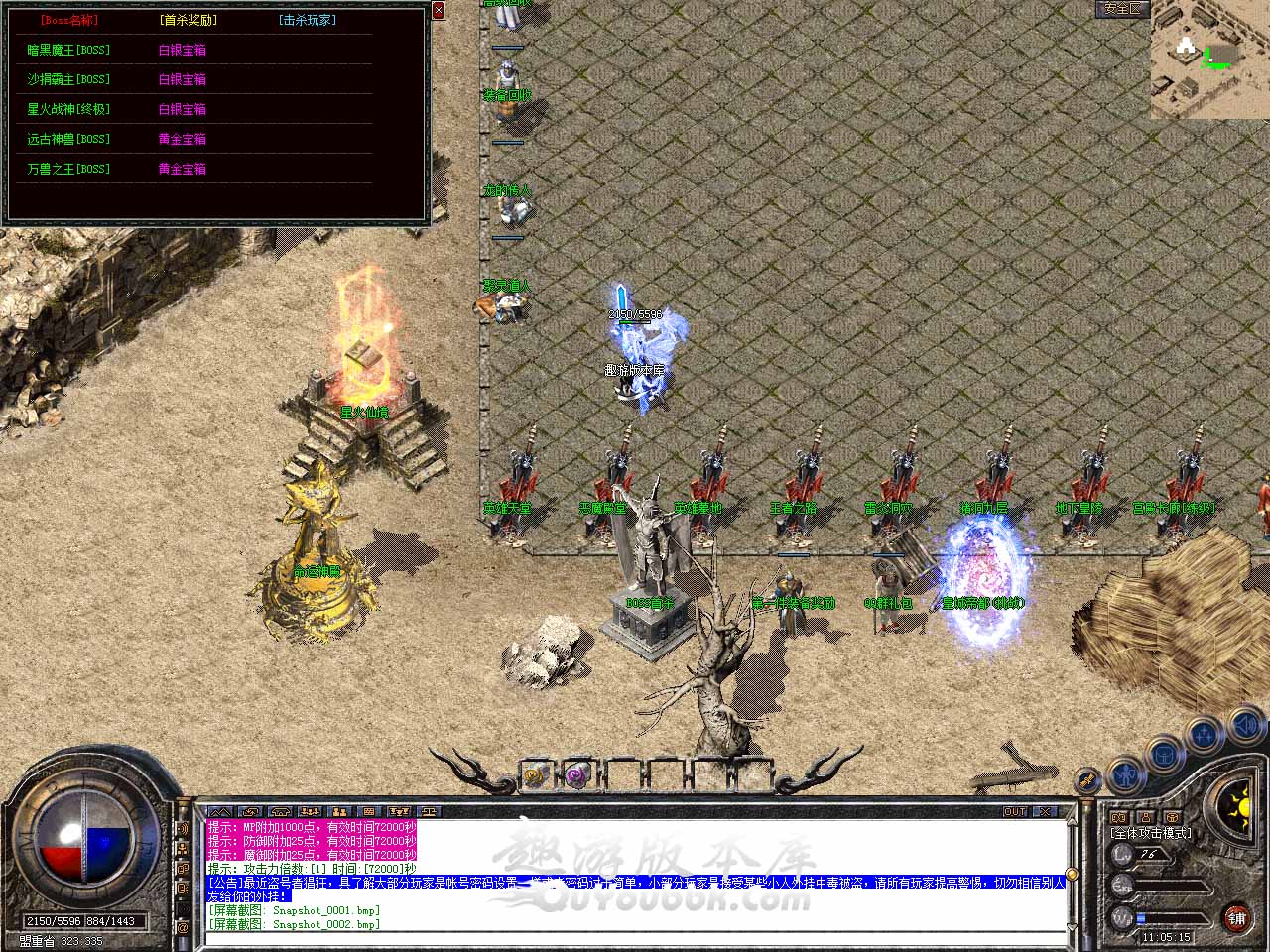The height and width of the screenshot is (952, 1270).
Task: Open the minimap in the corner
Action: click(1209, 59)
